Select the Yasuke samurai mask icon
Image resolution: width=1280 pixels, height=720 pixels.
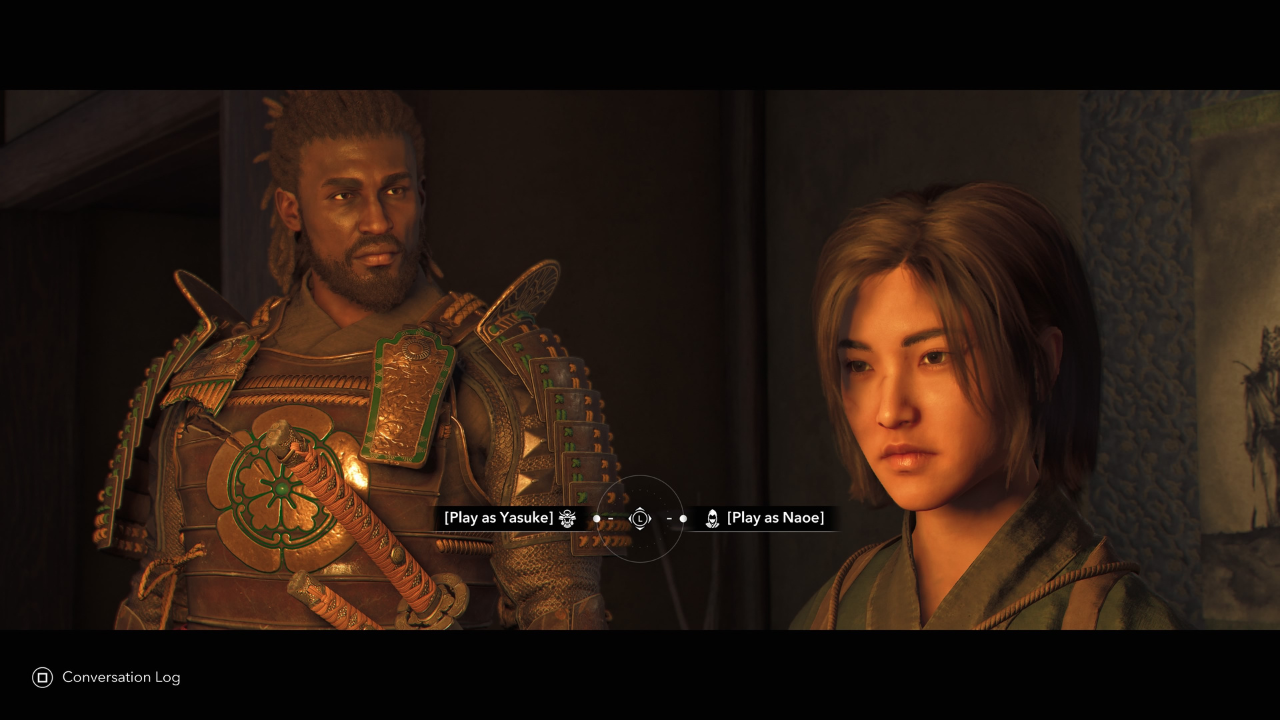tap(566, 518)
